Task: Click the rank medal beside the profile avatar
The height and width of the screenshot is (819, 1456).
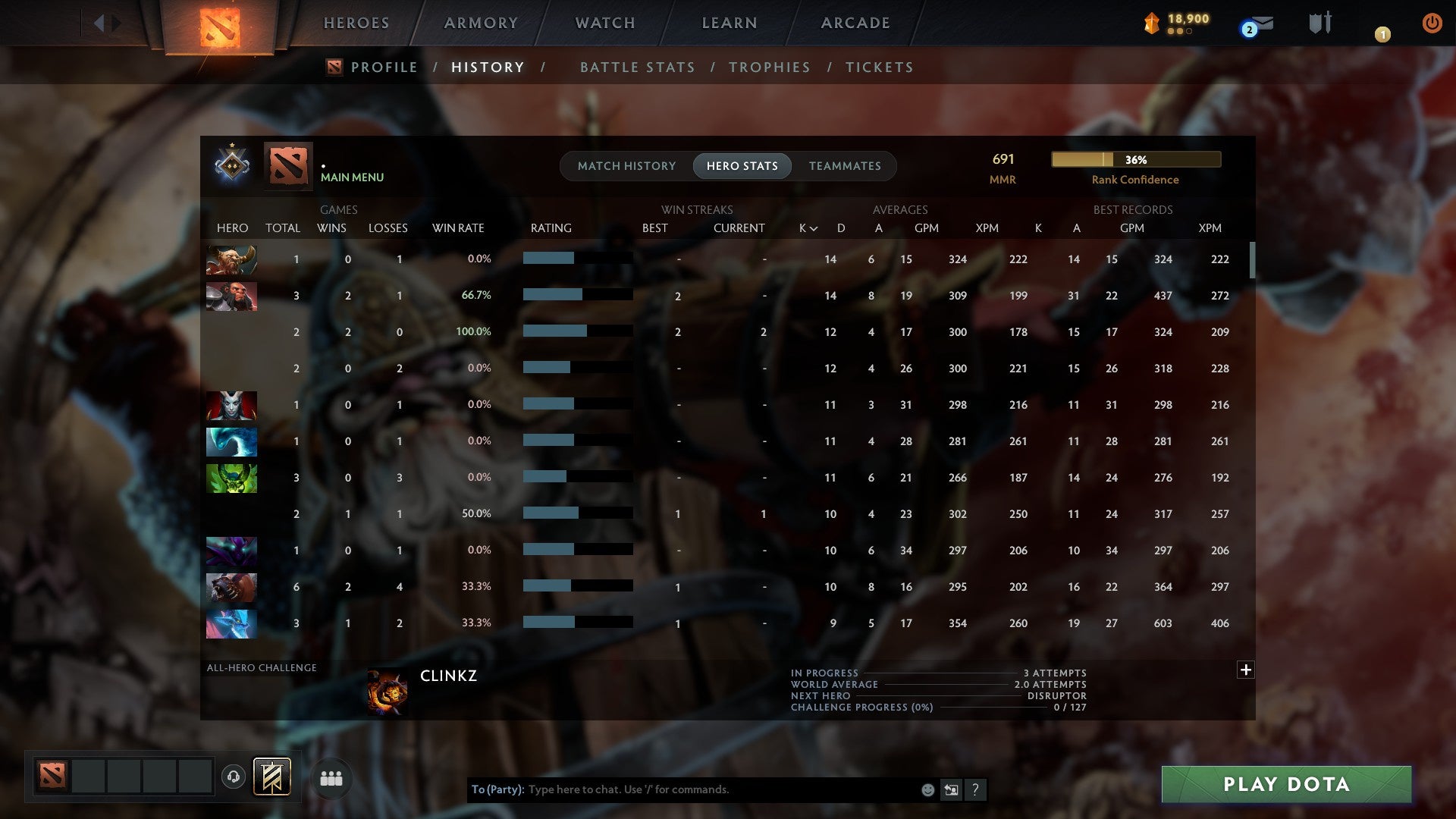Action: pyautogui.click(x=232, y=165)
